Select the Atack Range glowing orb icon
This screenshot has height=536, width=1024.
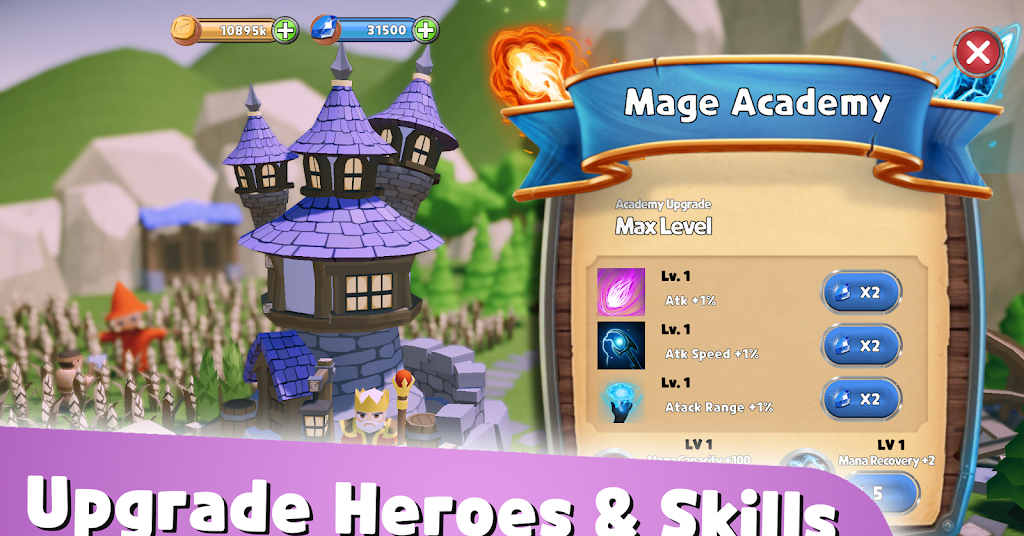pos(622,399)
